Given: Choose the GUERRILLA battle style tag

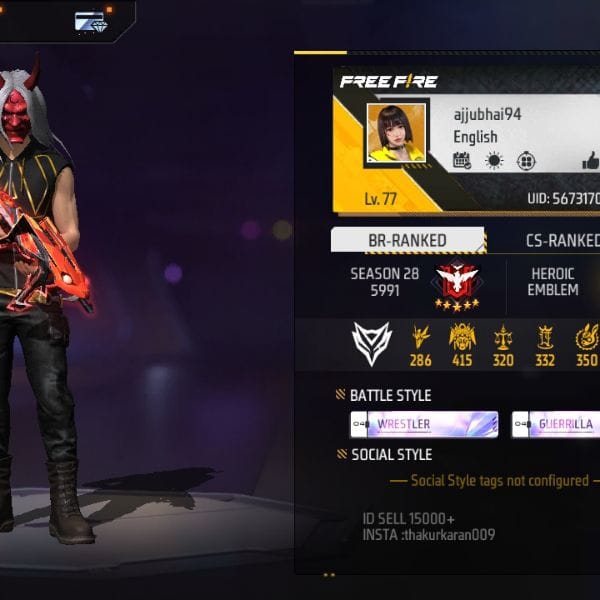Looking at the screenshot, I should [556, 424].
